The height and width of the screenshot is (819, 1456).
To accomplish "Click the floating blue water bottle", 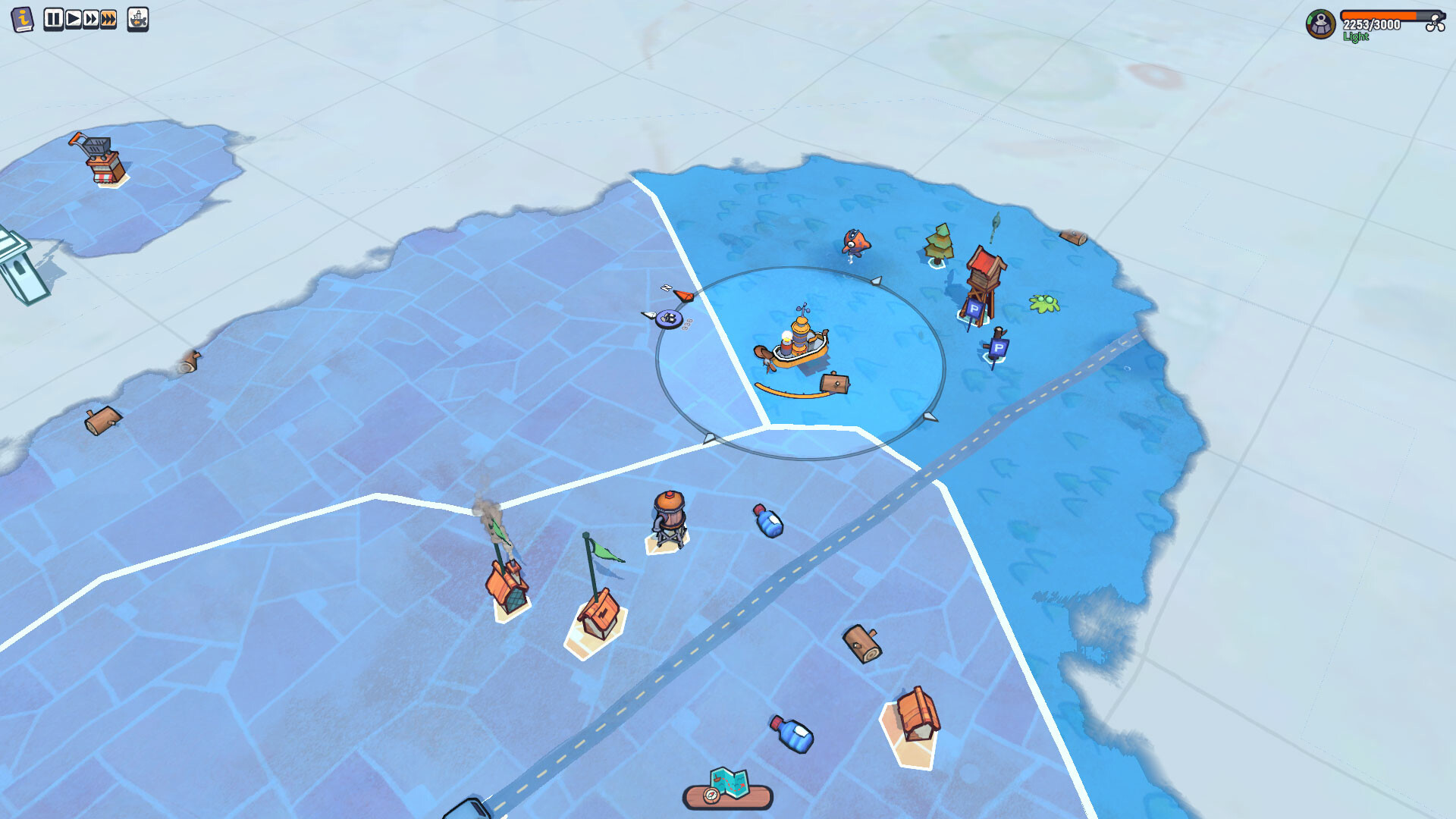I will [767, 520].
